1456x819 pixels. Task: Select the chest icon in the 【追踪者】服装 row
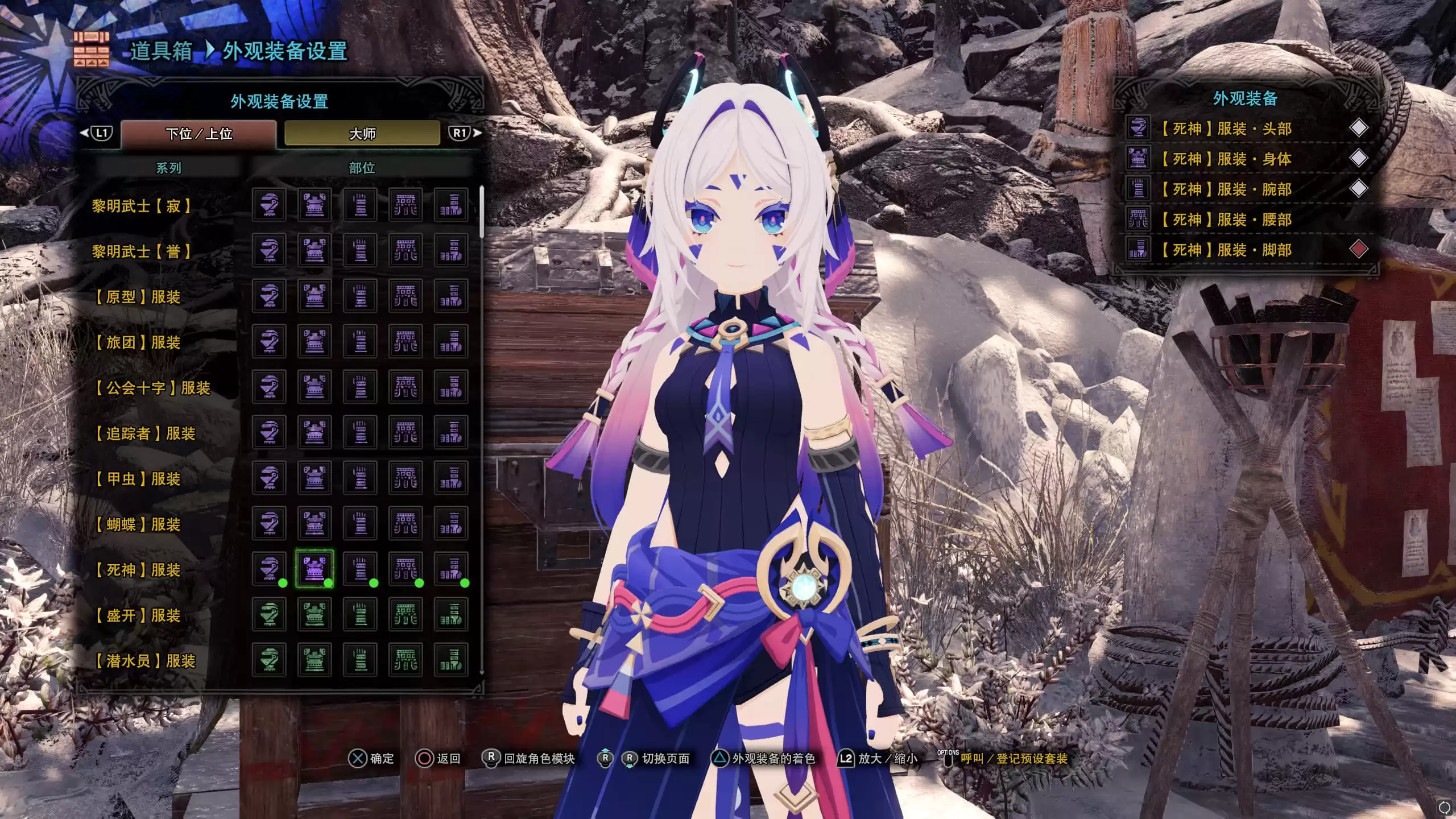click(315, 432)
